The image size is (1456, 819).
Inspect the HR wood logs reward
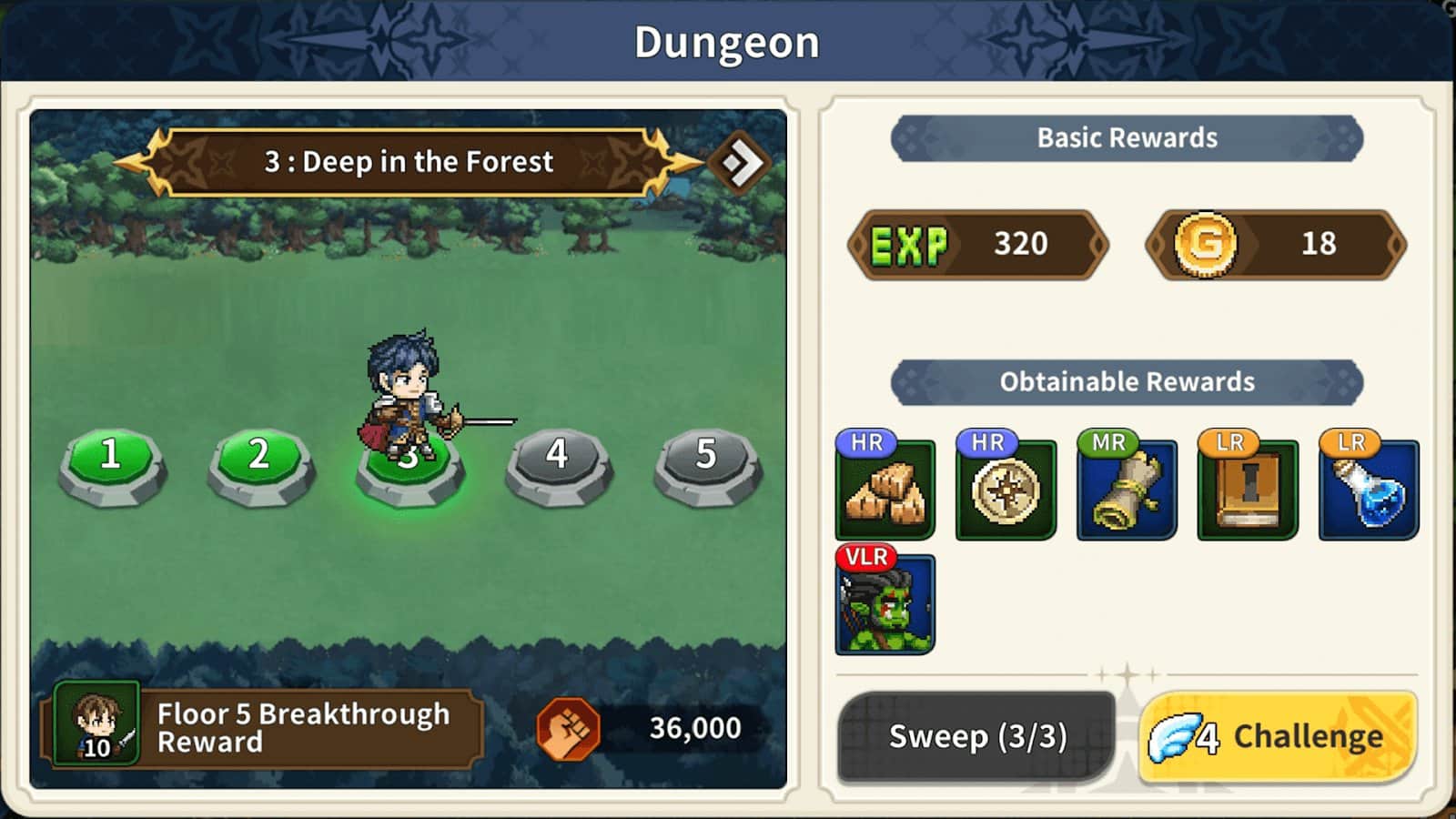(885, 490)
